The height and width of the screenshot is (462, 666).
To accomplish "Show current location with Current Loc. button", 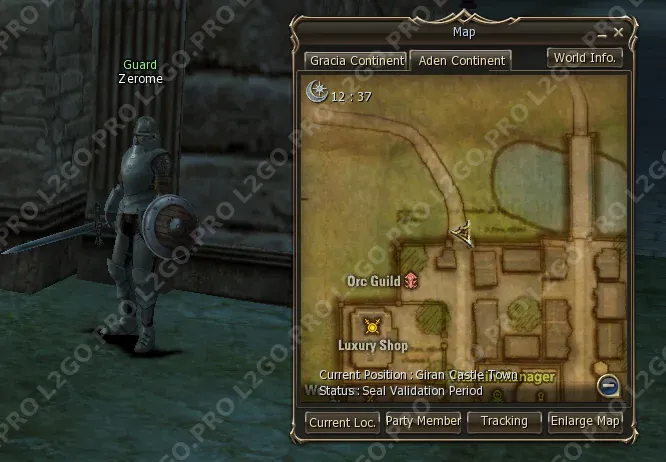I will [342, 422].
